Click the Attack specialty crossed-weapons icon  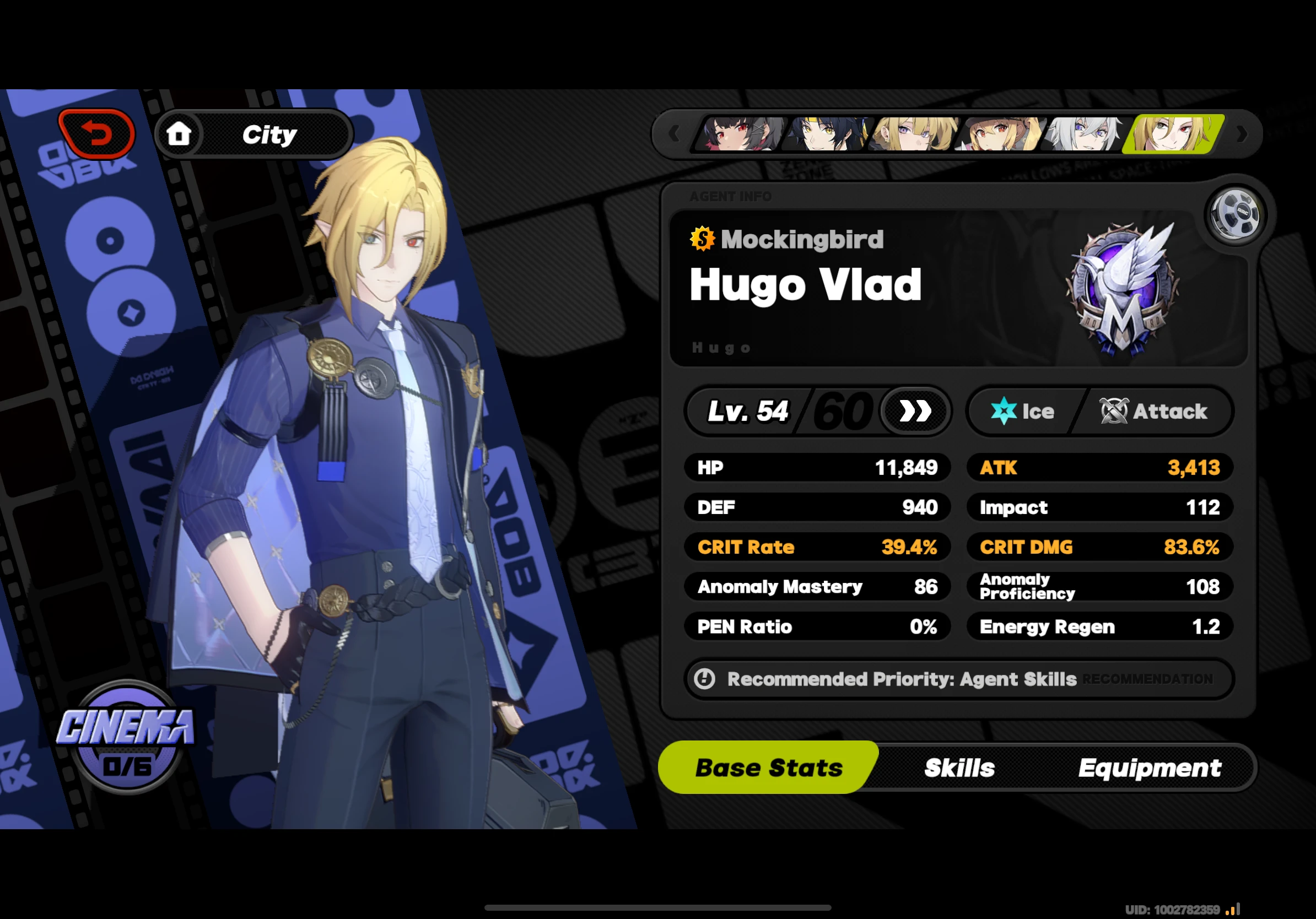[x=1113, y=411]
